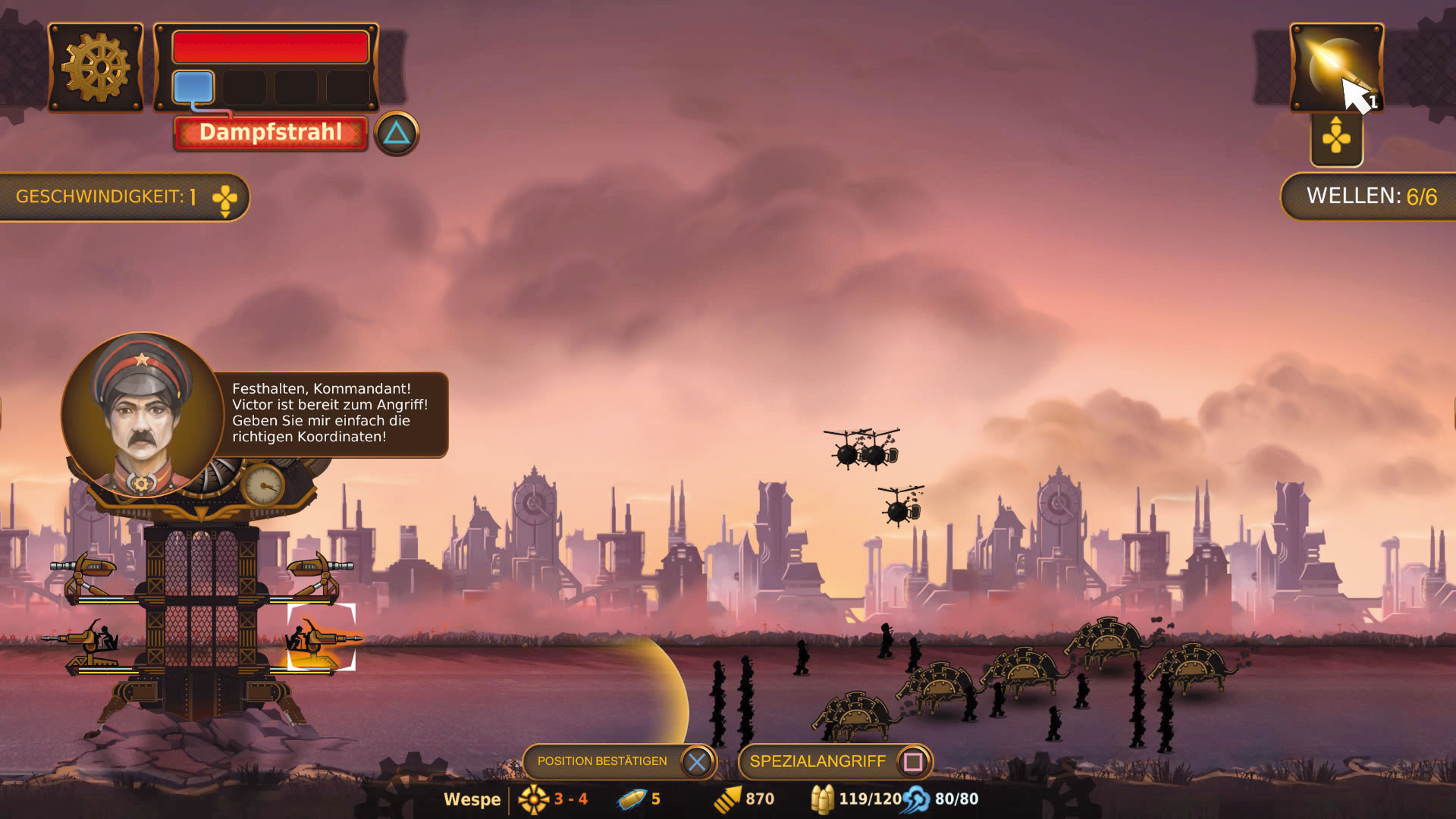Click the d-pad icon in the Geschwindigkeit panel
The width and height of the screenshot is (1456, 819).
[x=225, y=199]
